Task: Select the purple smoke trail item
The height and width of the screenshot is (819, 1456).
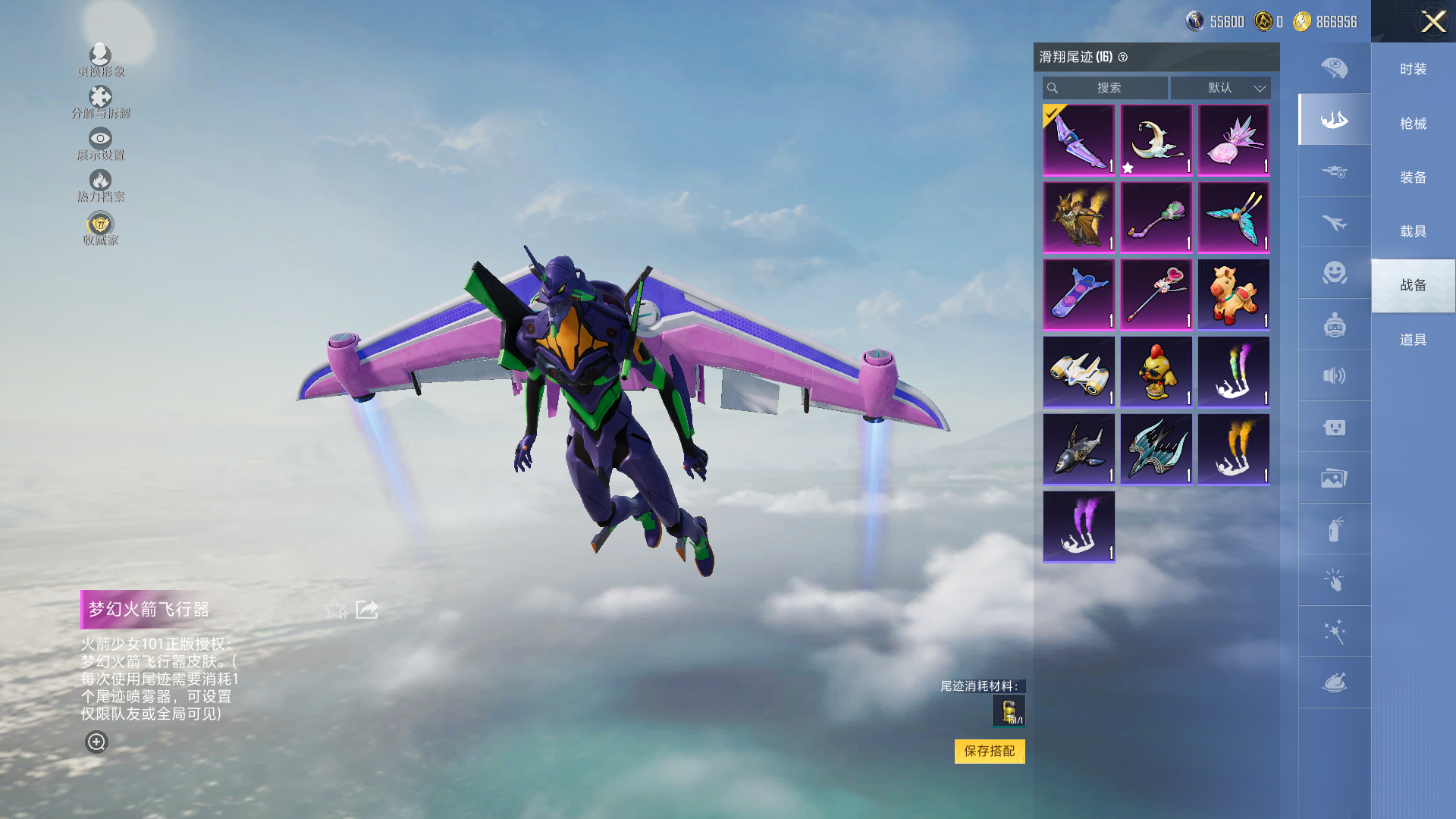Action: click(x=1078, y=526)
